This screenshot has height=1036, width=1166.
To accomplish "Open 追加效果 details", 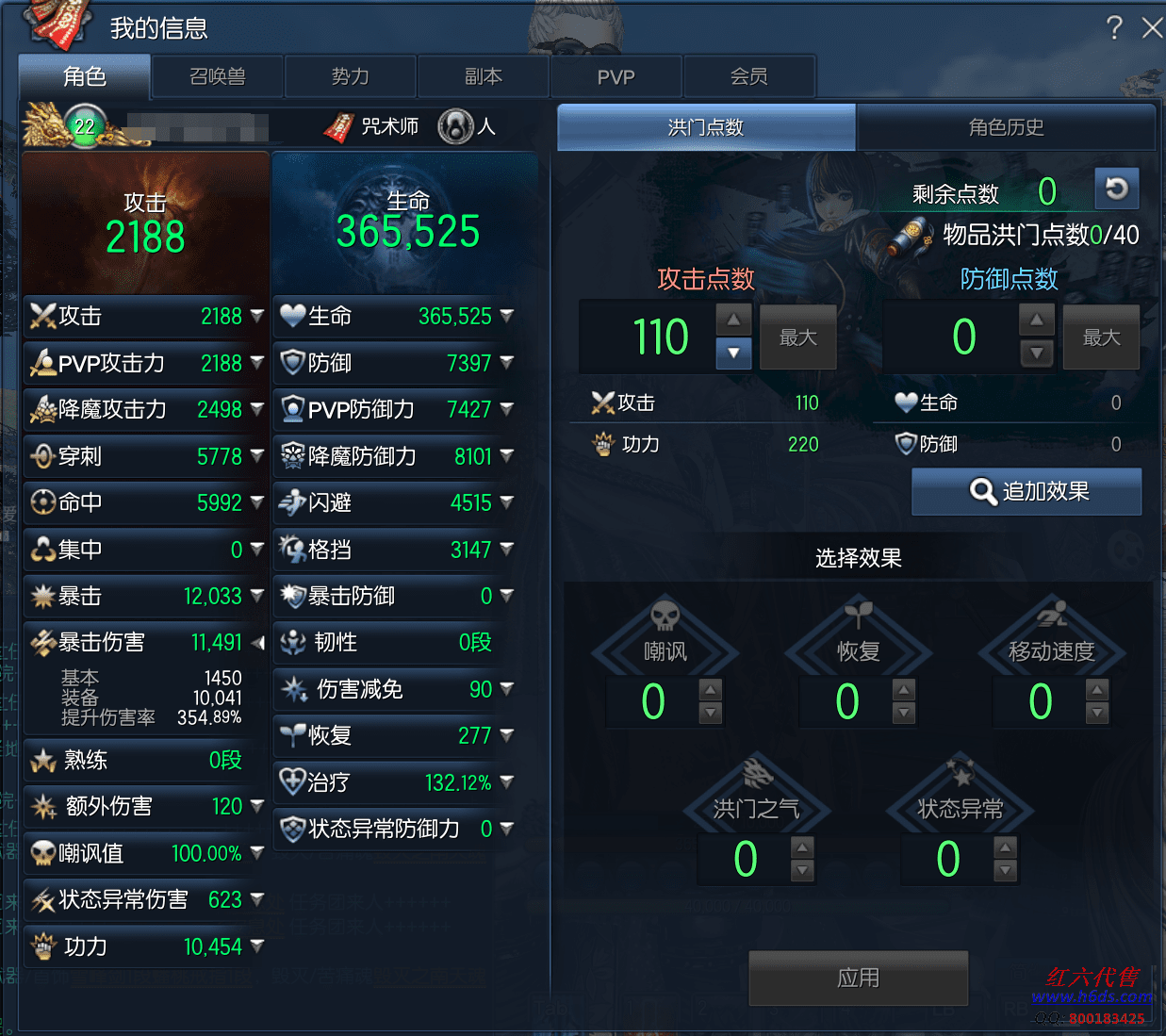I will [1026, 491].
